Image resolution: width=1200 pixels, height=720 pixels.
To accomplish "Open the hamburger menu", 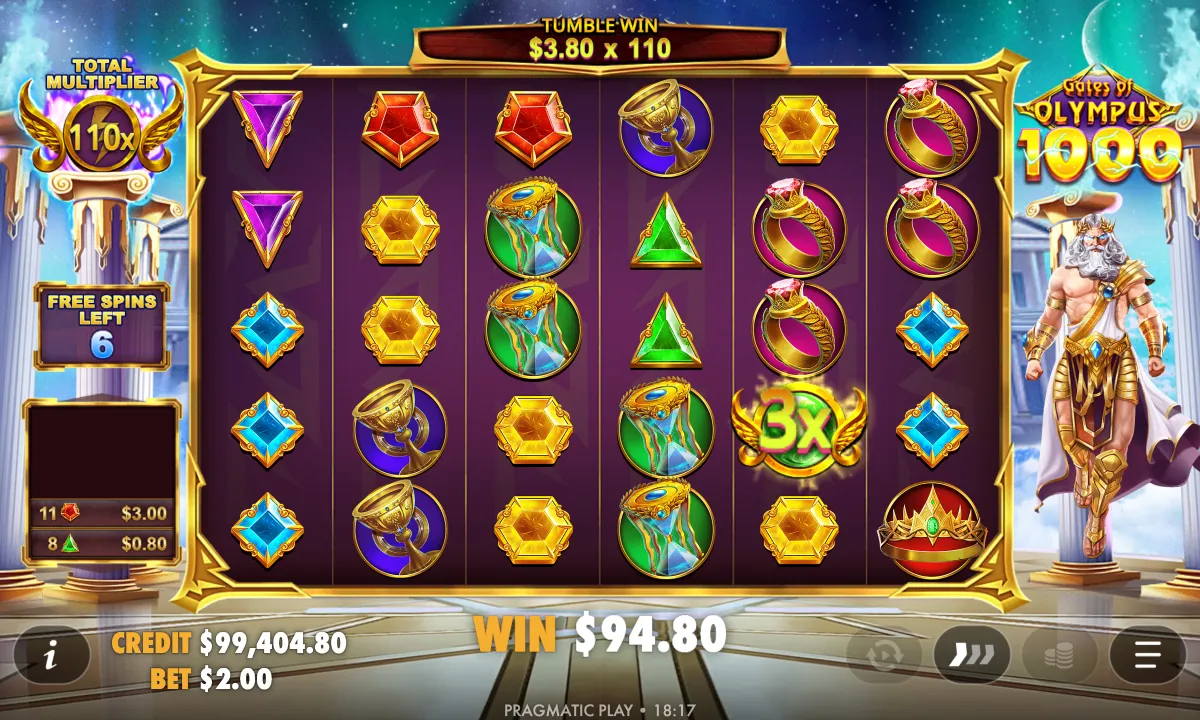I will [1147, 656].
